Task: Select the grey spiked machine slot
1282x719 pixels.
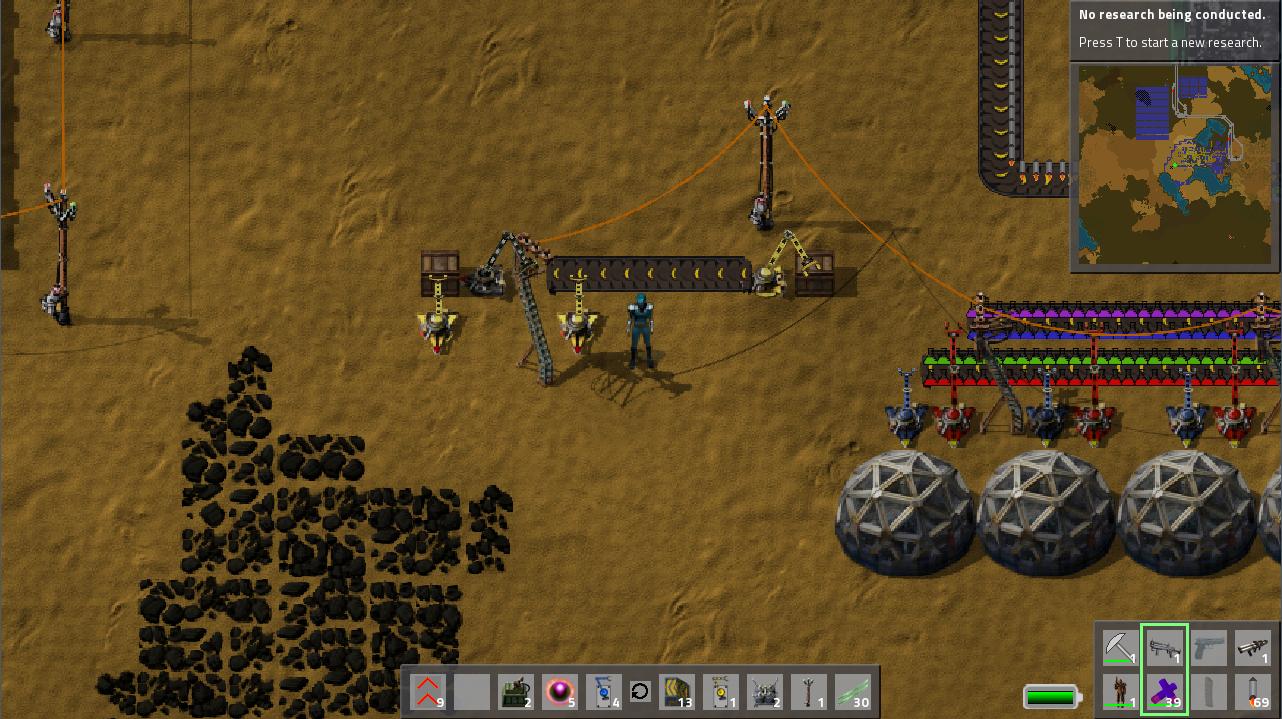Action: pyautogui.click(x=765, y=691)
